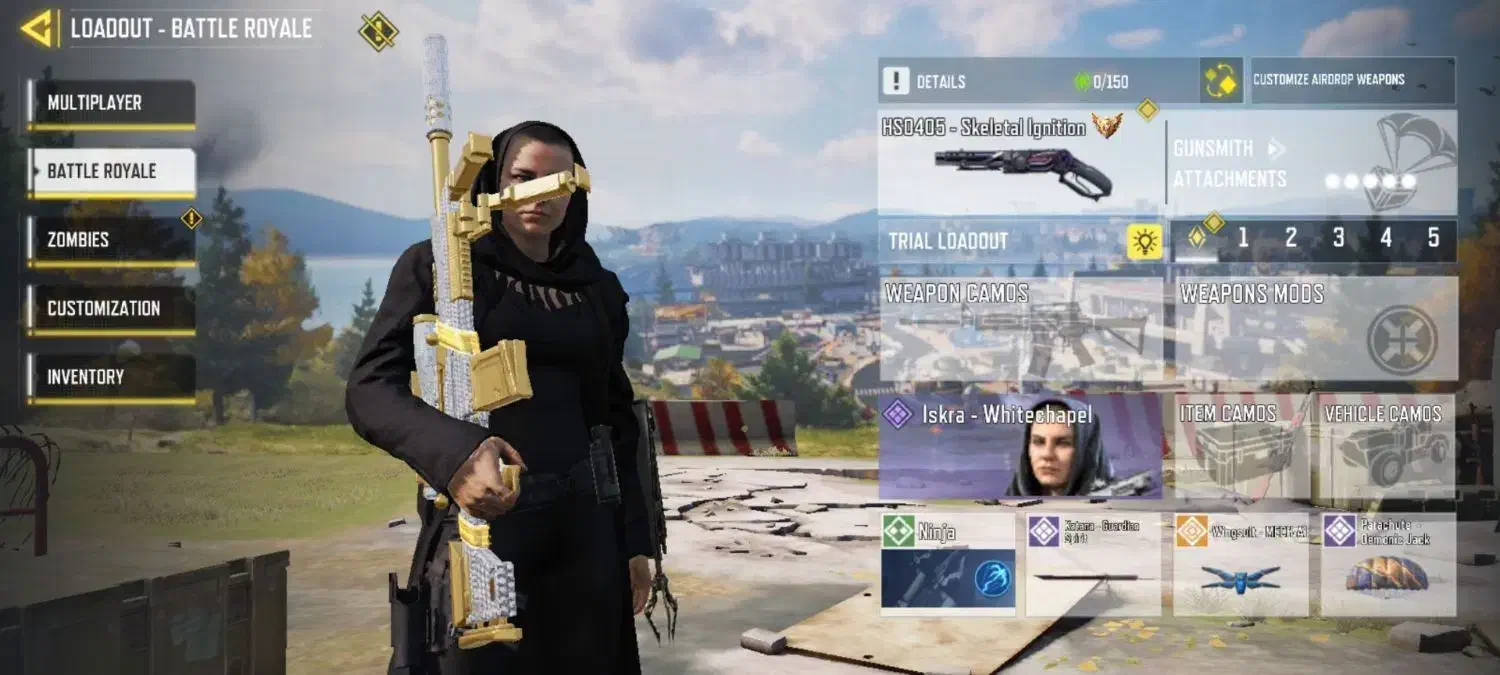Select the HS0405 Skeletal Ignition weapon

(1020, 162)
